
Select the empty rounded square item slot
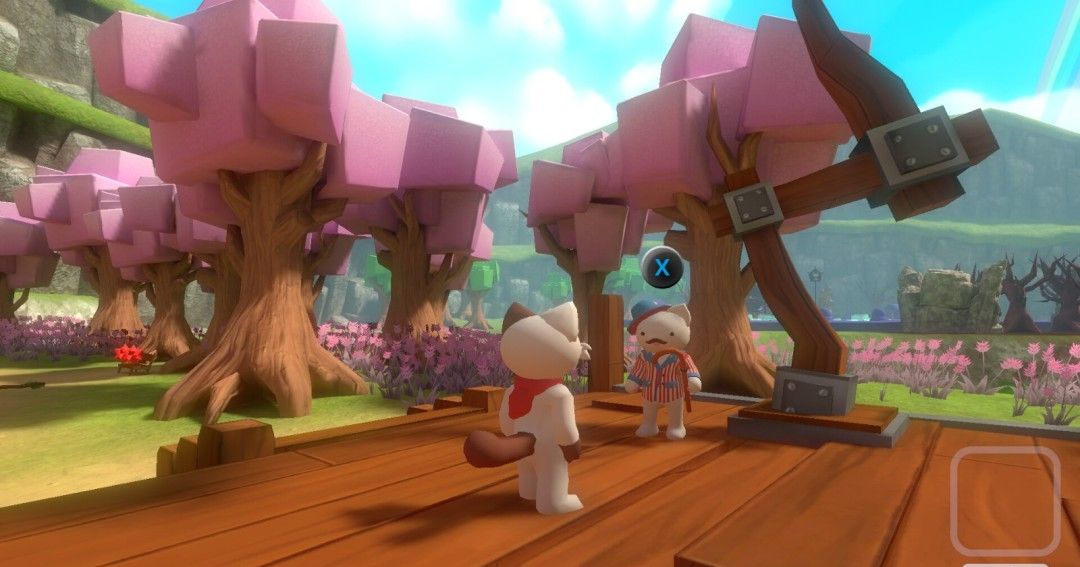coord(1004,500)
